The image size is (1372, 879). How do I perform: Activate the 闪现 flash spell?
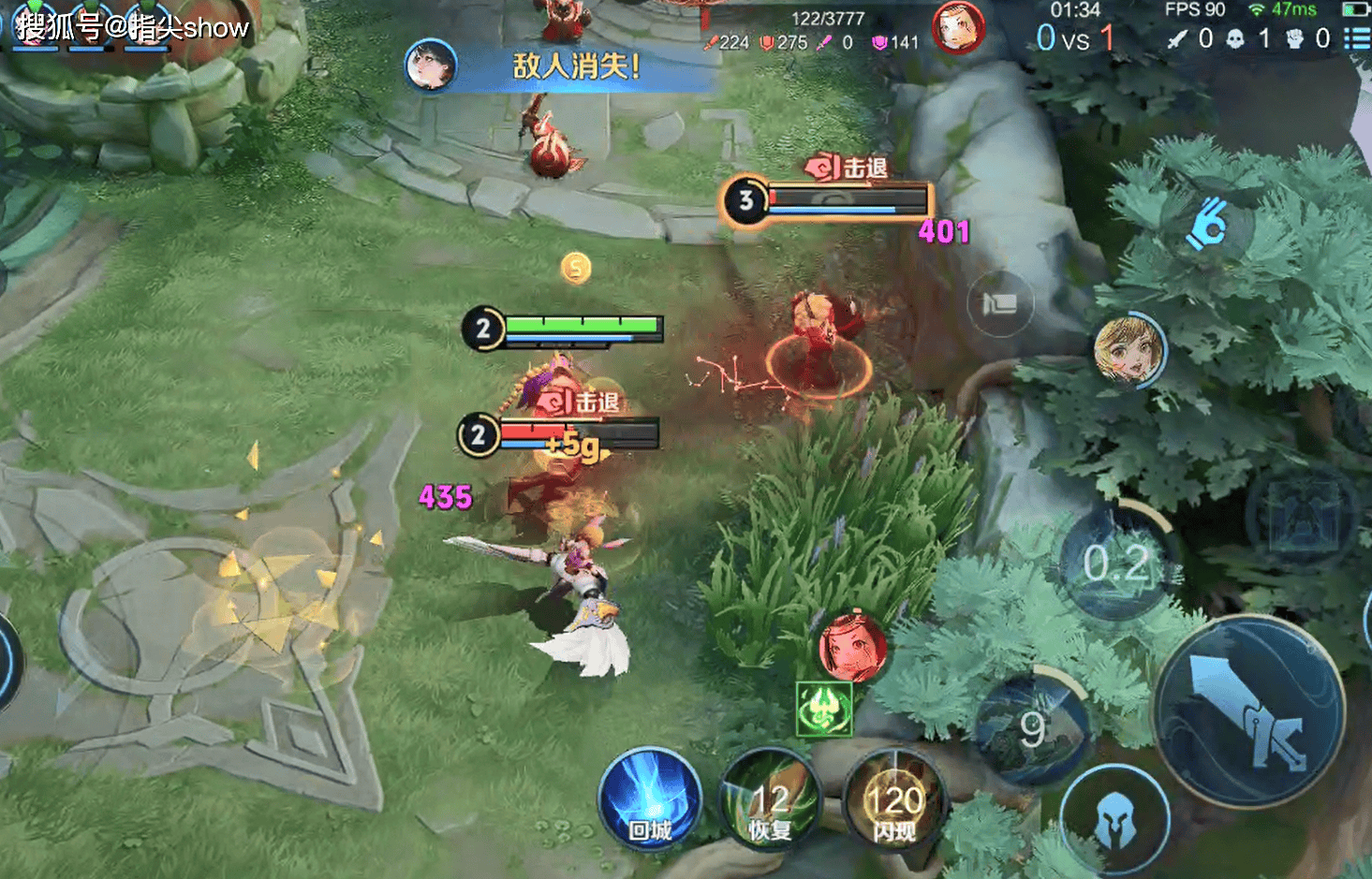click(894, 802)
